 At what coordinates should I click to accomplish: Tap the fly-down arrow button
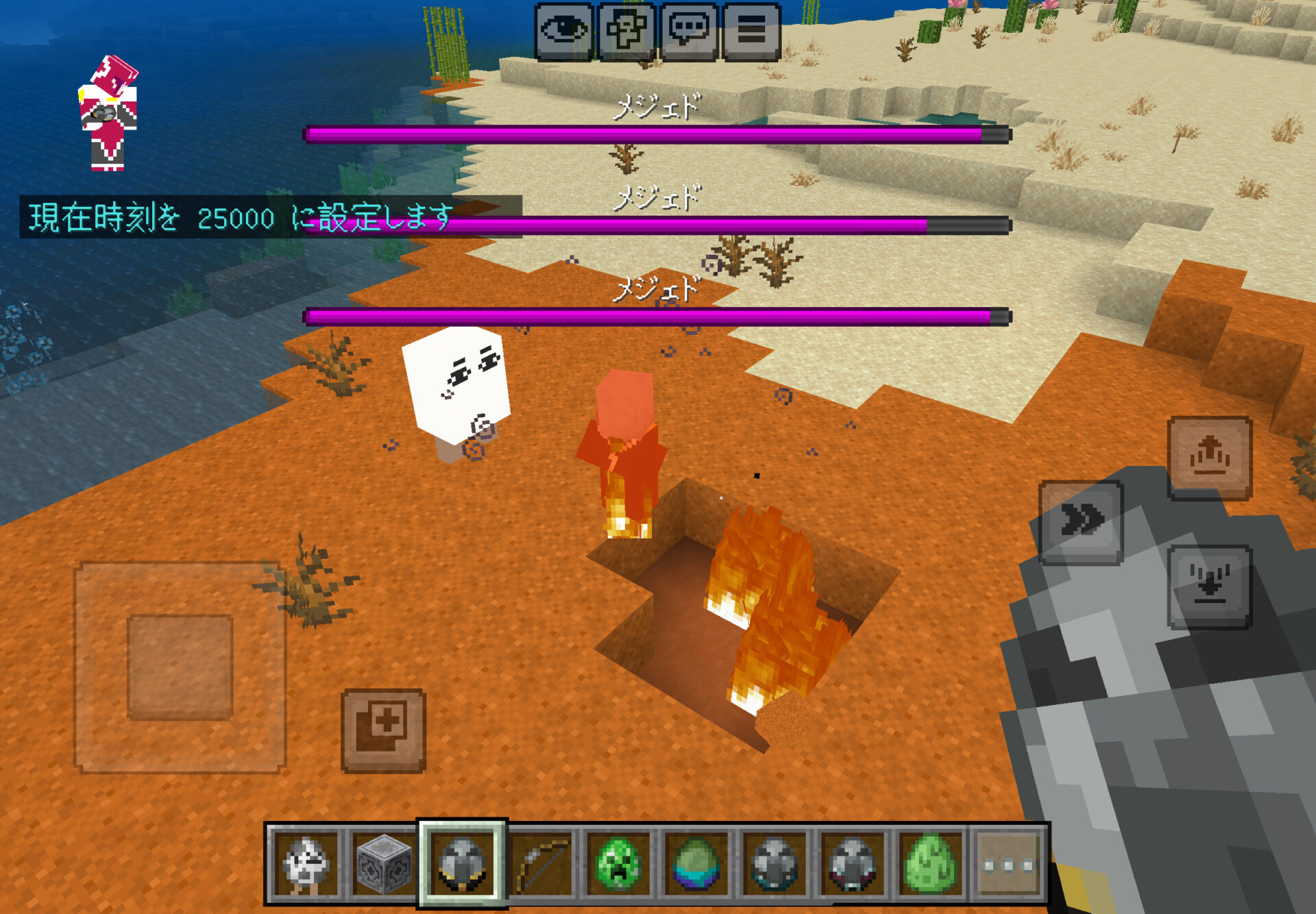tap(1210, 586)
